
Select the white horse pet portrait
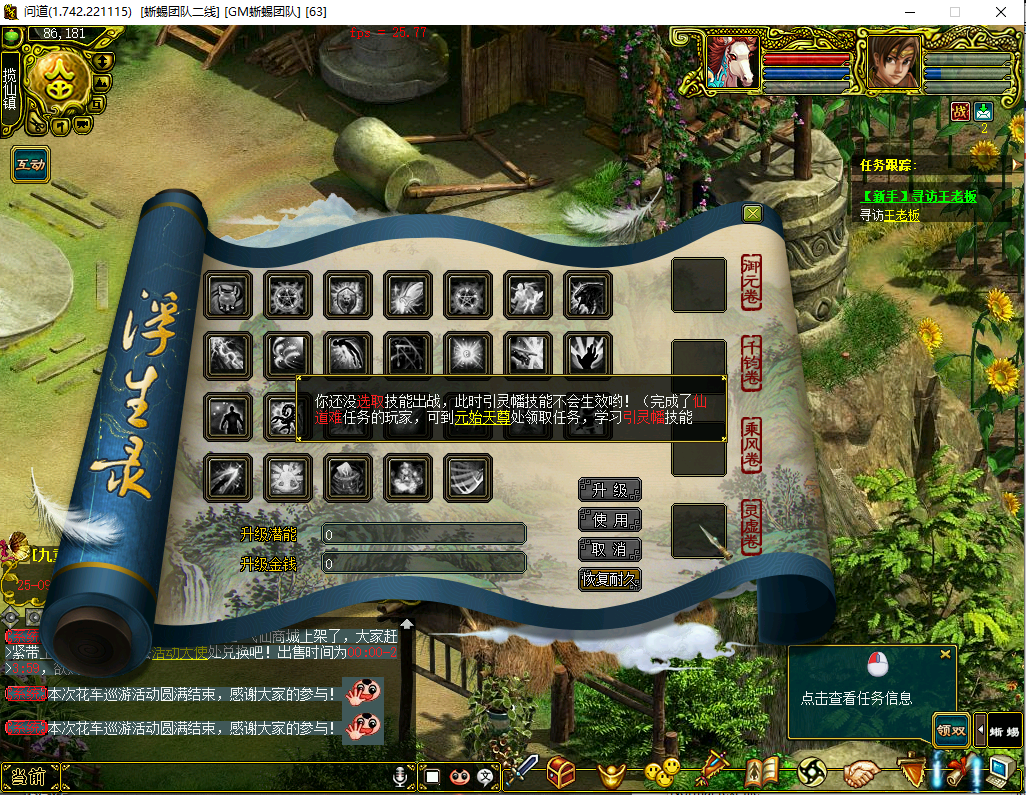(x=731, y=62)
